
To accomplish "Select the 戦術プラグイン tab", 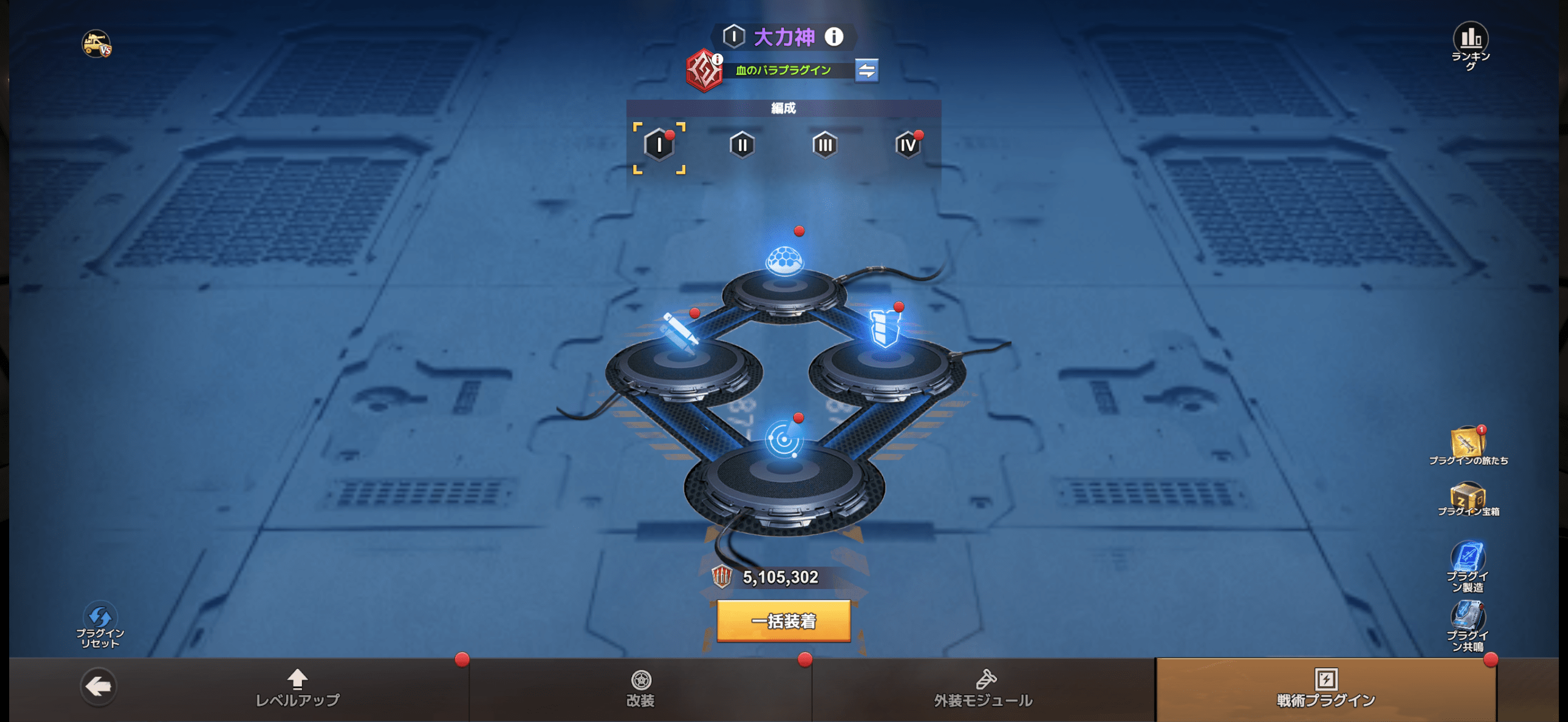I will (x=1325, y=688).
